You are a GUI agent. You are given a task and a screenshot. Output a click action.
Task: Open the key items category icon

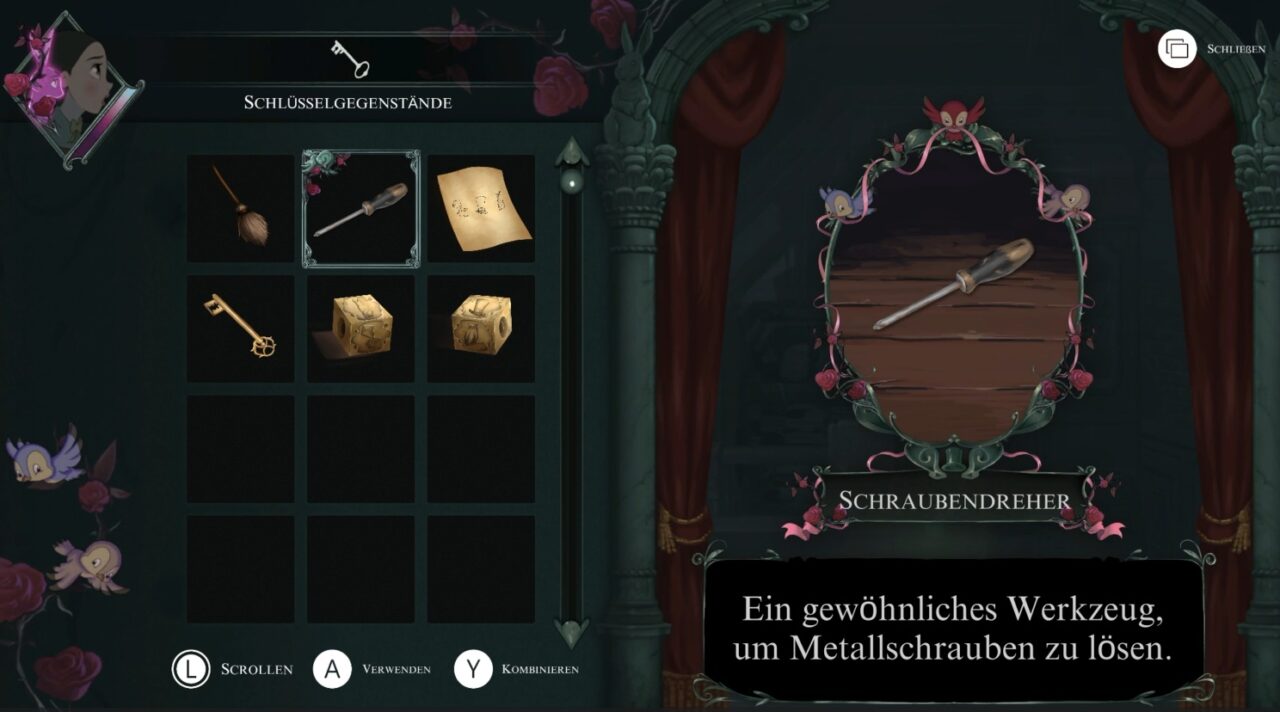349,59
